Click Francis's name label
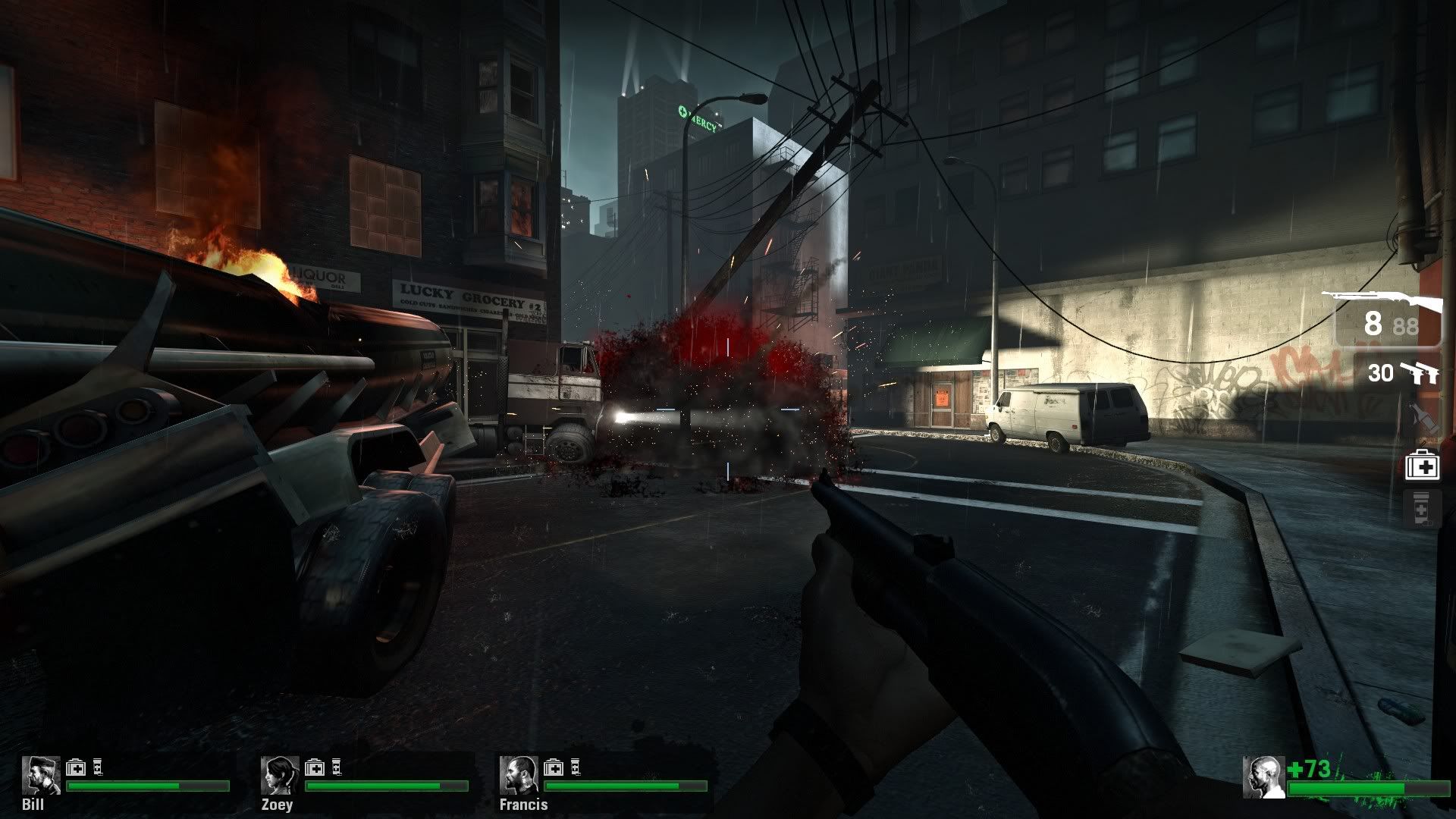The height and width of the screenshot is (819, 1456). click(x=523, y=805)
